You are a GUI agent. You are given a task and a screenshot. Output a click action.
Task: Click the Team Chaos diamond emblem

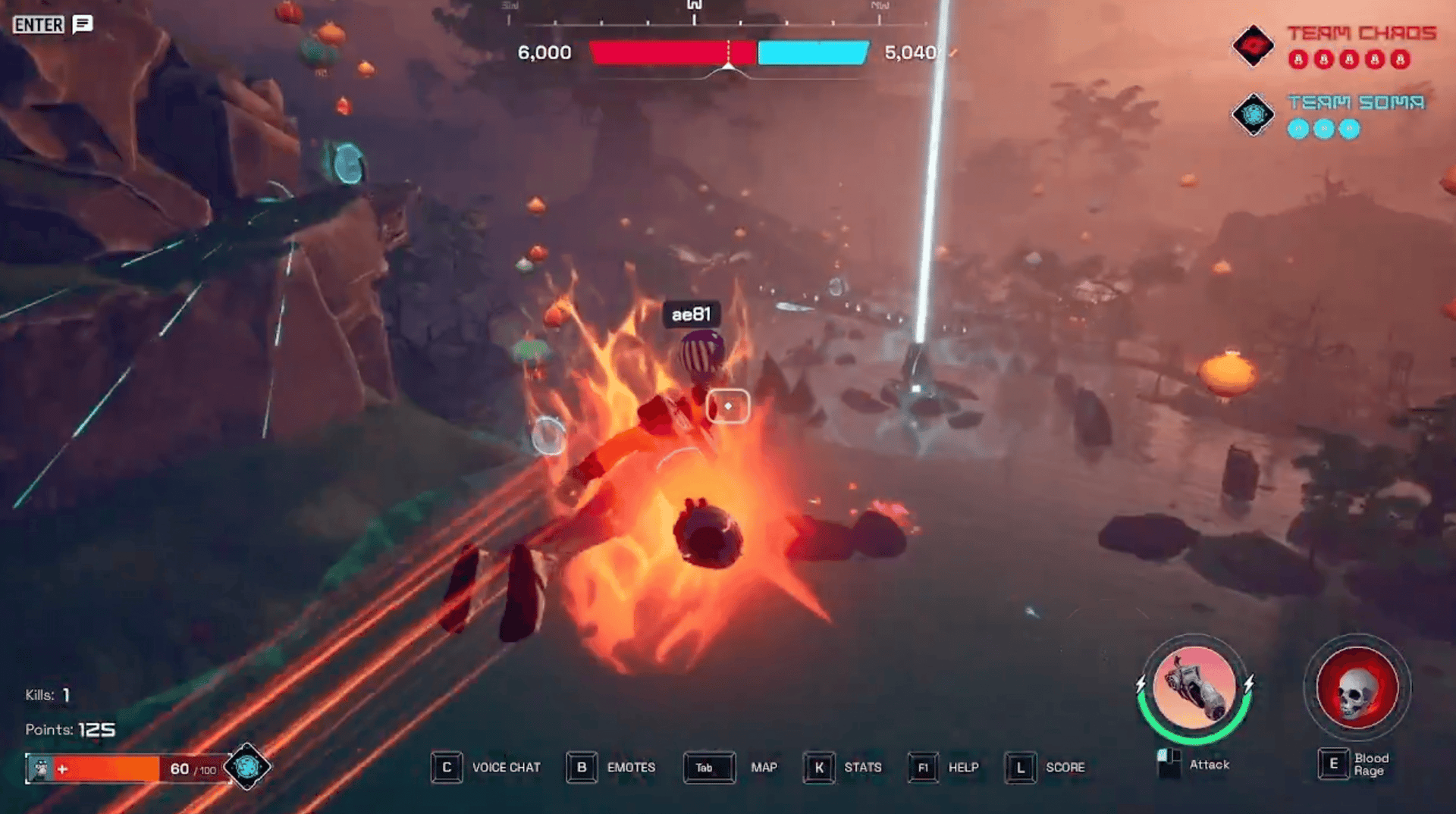click(1253, 45)
